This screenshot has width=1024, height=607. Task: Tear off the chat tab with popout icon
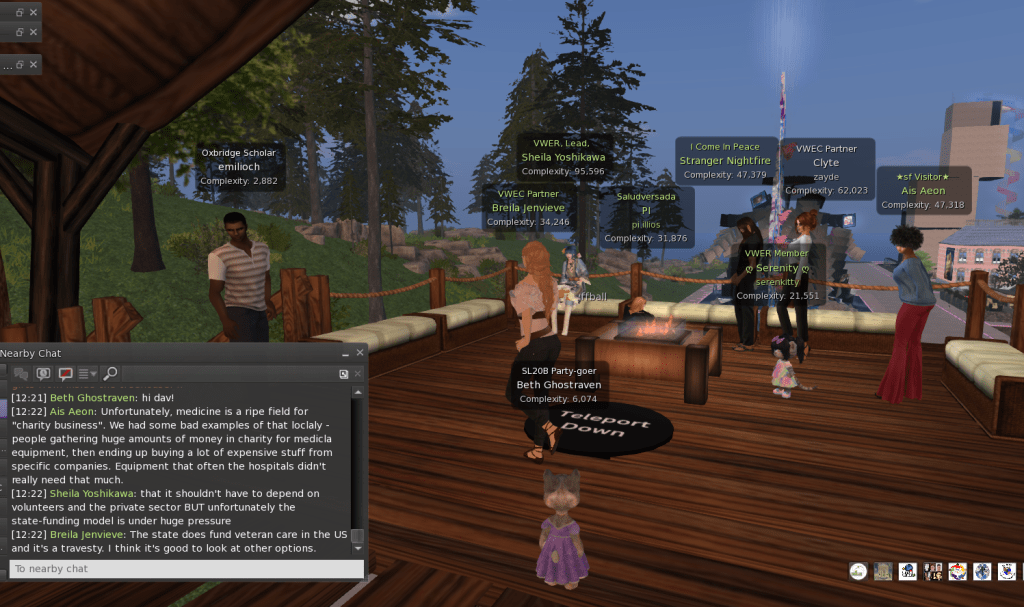(343, 374)
